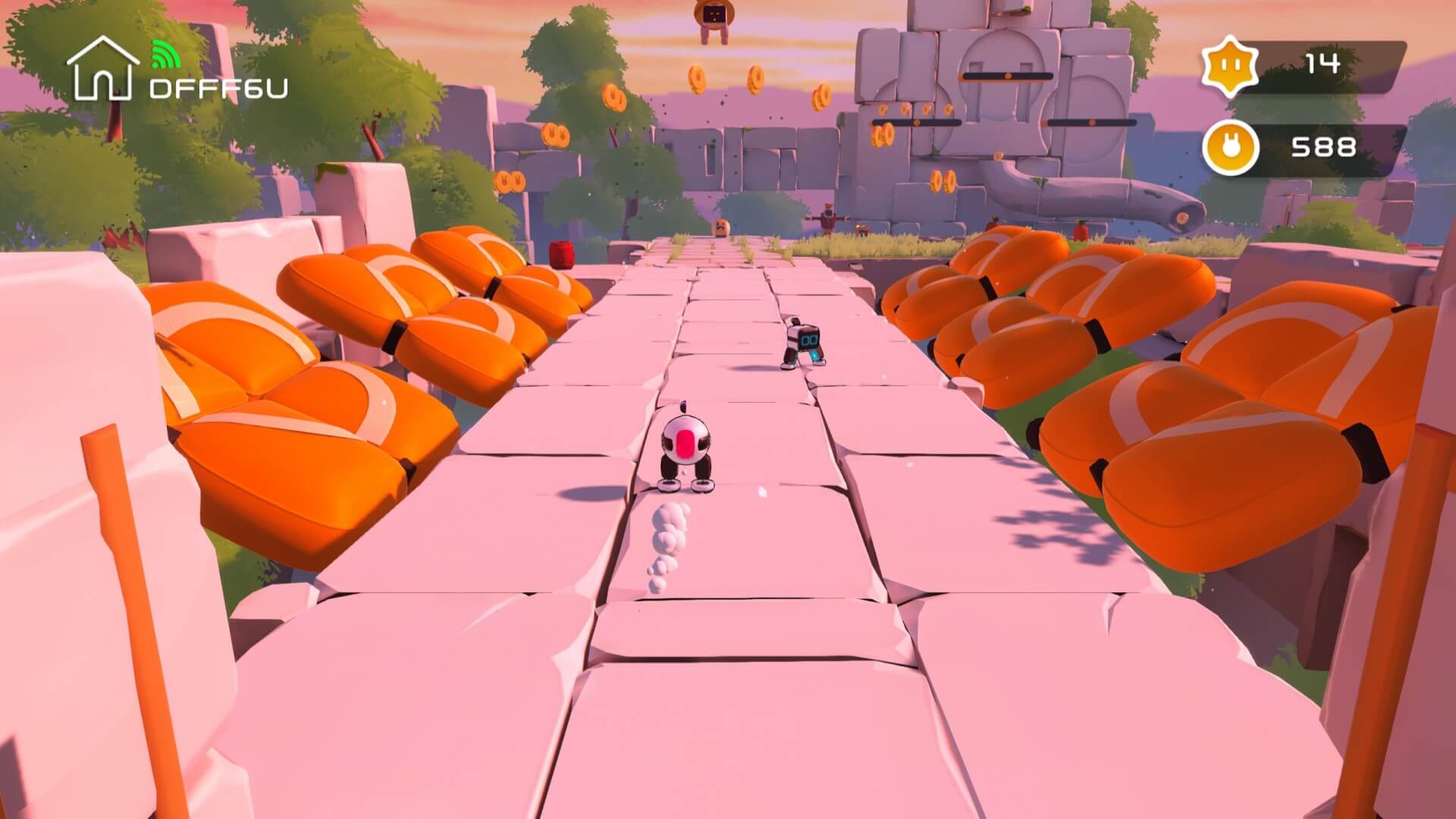Screen dimensions: 1456x819
Task: Click the lower coin-lined platform on the ruins
Action: [x=917, y=122]
